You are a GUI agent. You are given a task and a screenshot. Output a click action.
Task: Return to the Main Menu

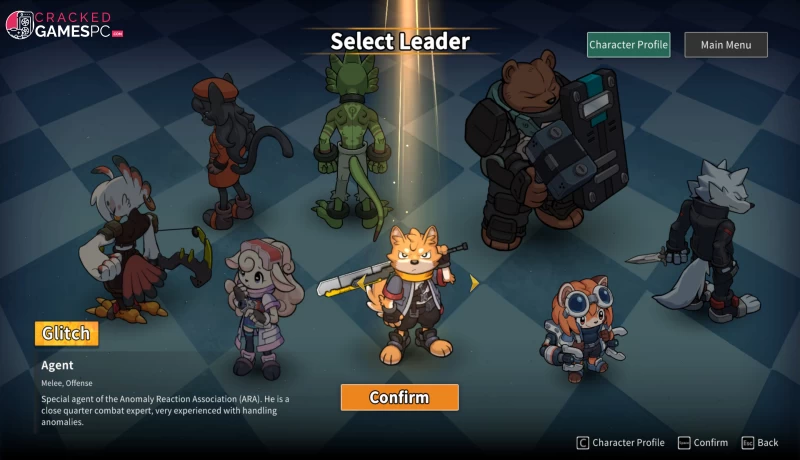coord(725,45)
